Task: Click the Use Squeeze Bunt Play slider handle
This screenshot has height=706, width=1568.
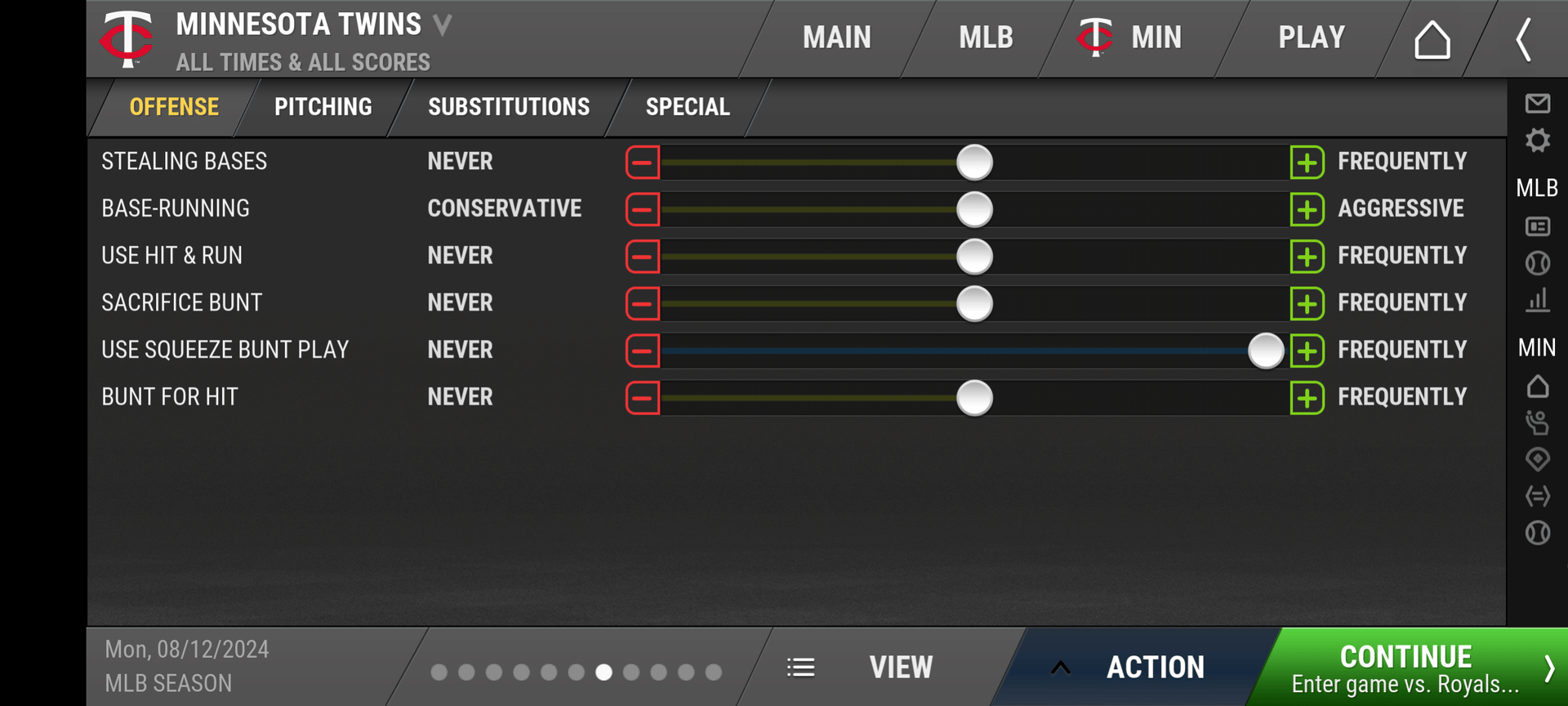Action: (1266, 351)
